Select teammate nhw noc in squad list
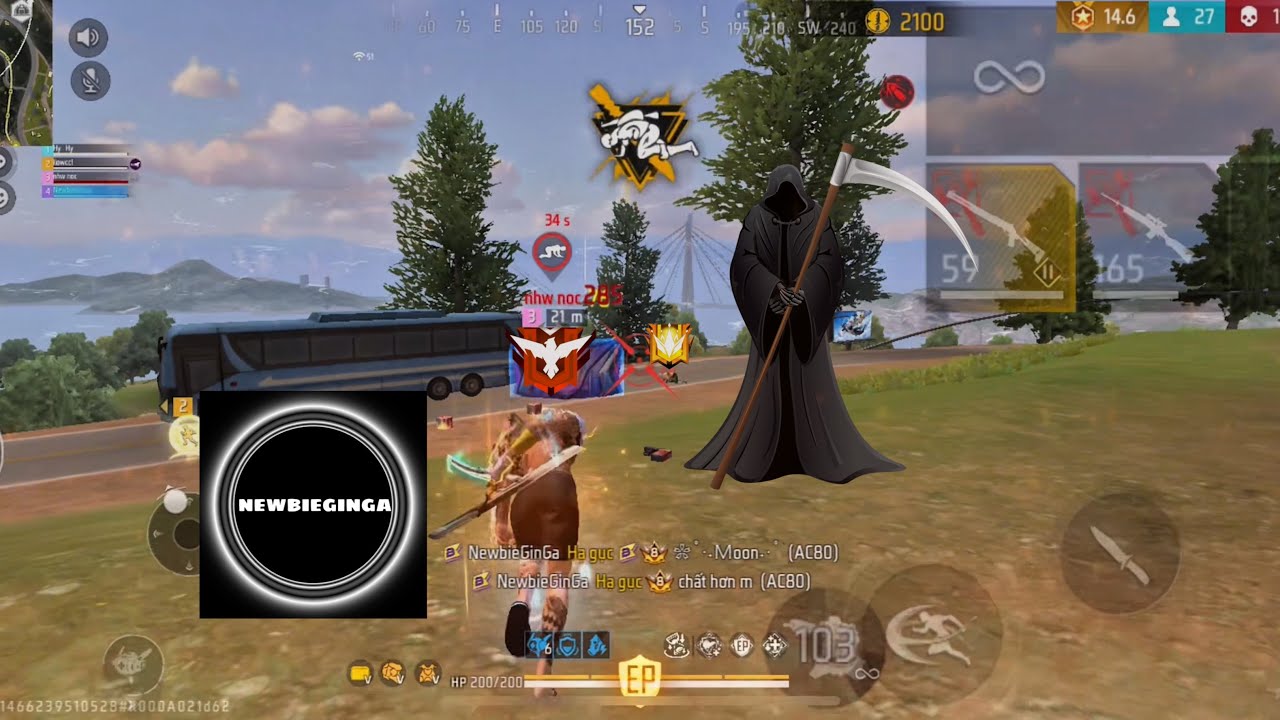This screenshot has width=1280, height=720. [x=85, y=176]
